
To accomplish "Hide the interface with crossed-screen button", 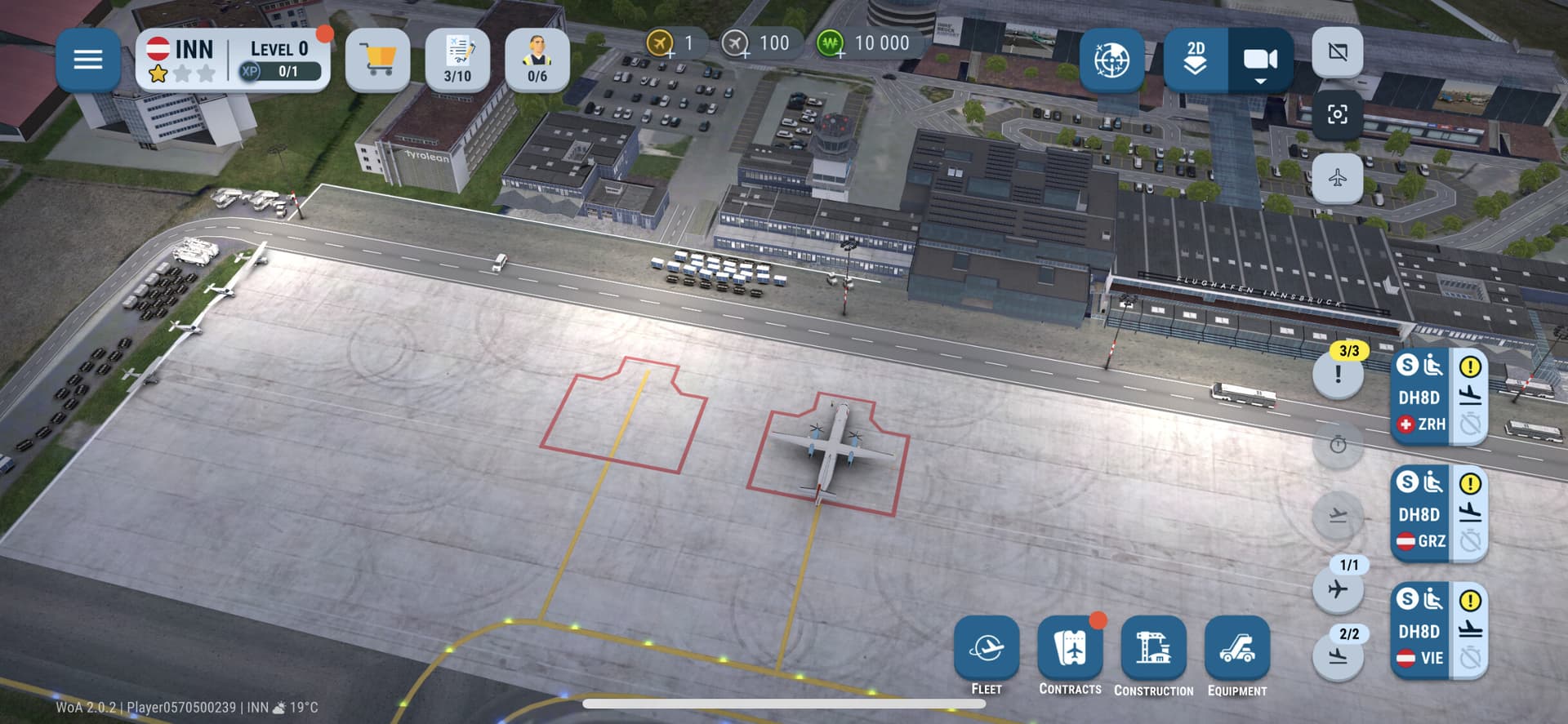I will [1337, 52].
